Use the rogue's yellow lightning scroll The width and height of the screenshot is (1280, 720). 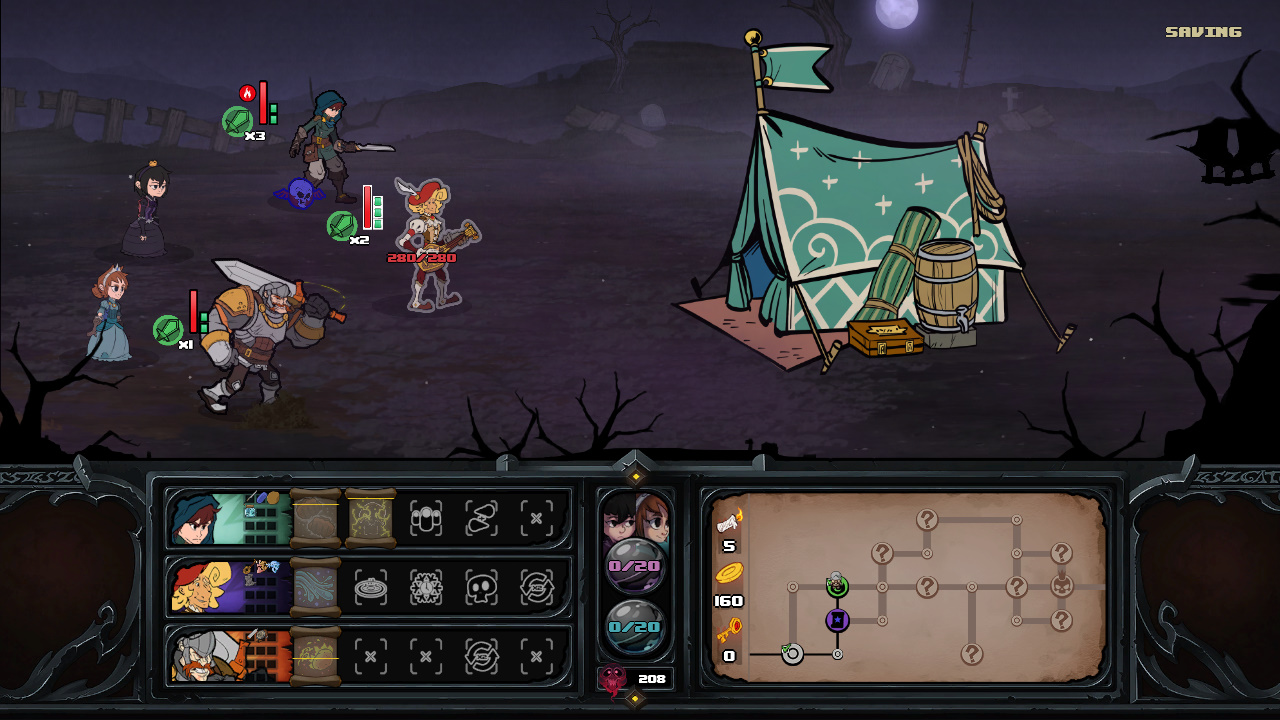tap(370, 518)
